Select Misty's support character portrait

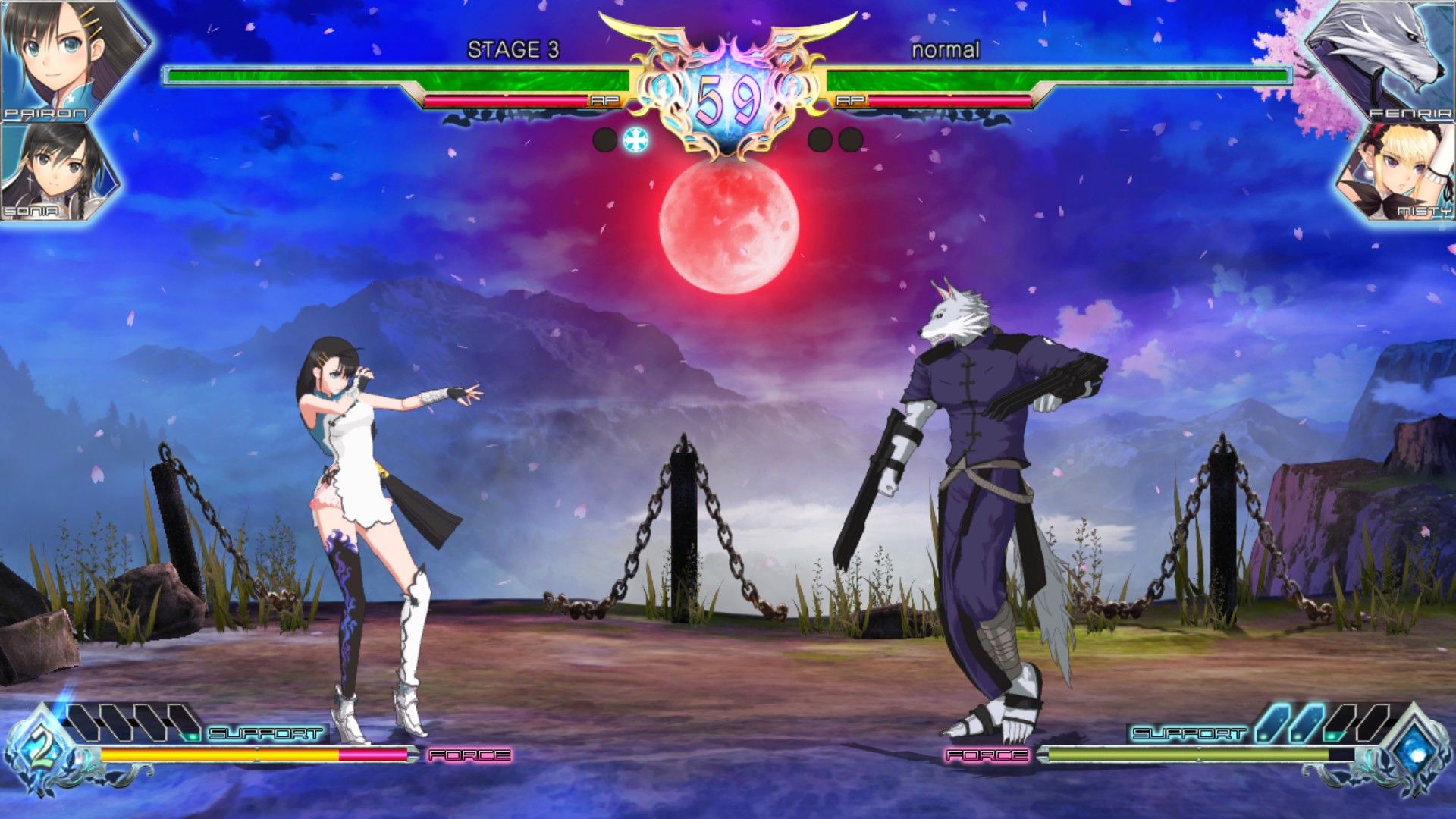1399,173
